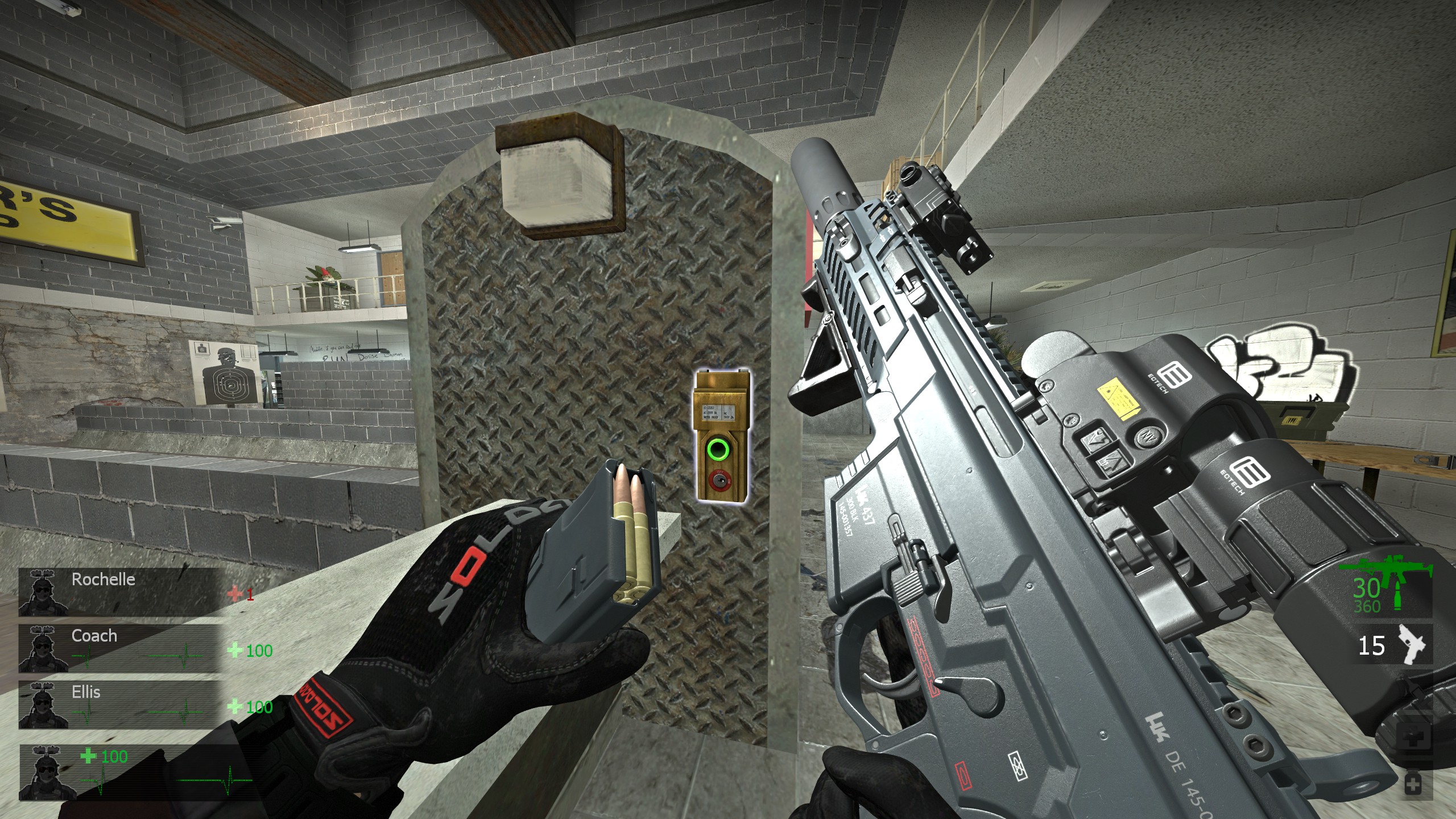Select Coach's teammate status panel
This screenshot has width=1456, height=819.
point(121,648)
